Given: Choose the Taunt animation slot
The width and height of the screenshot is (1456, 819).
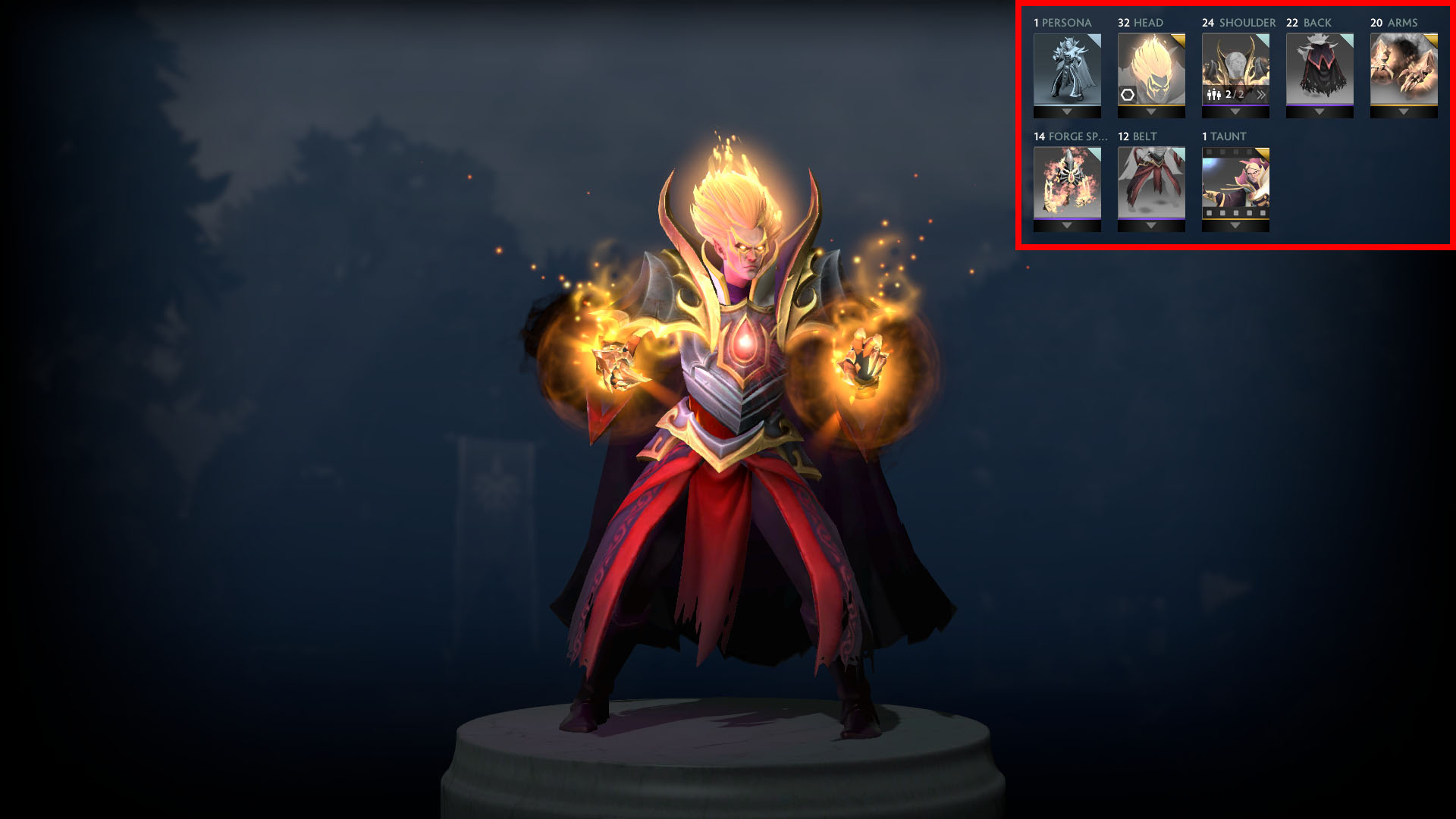Looking at the screenshot, I should tap(1235, 182).
